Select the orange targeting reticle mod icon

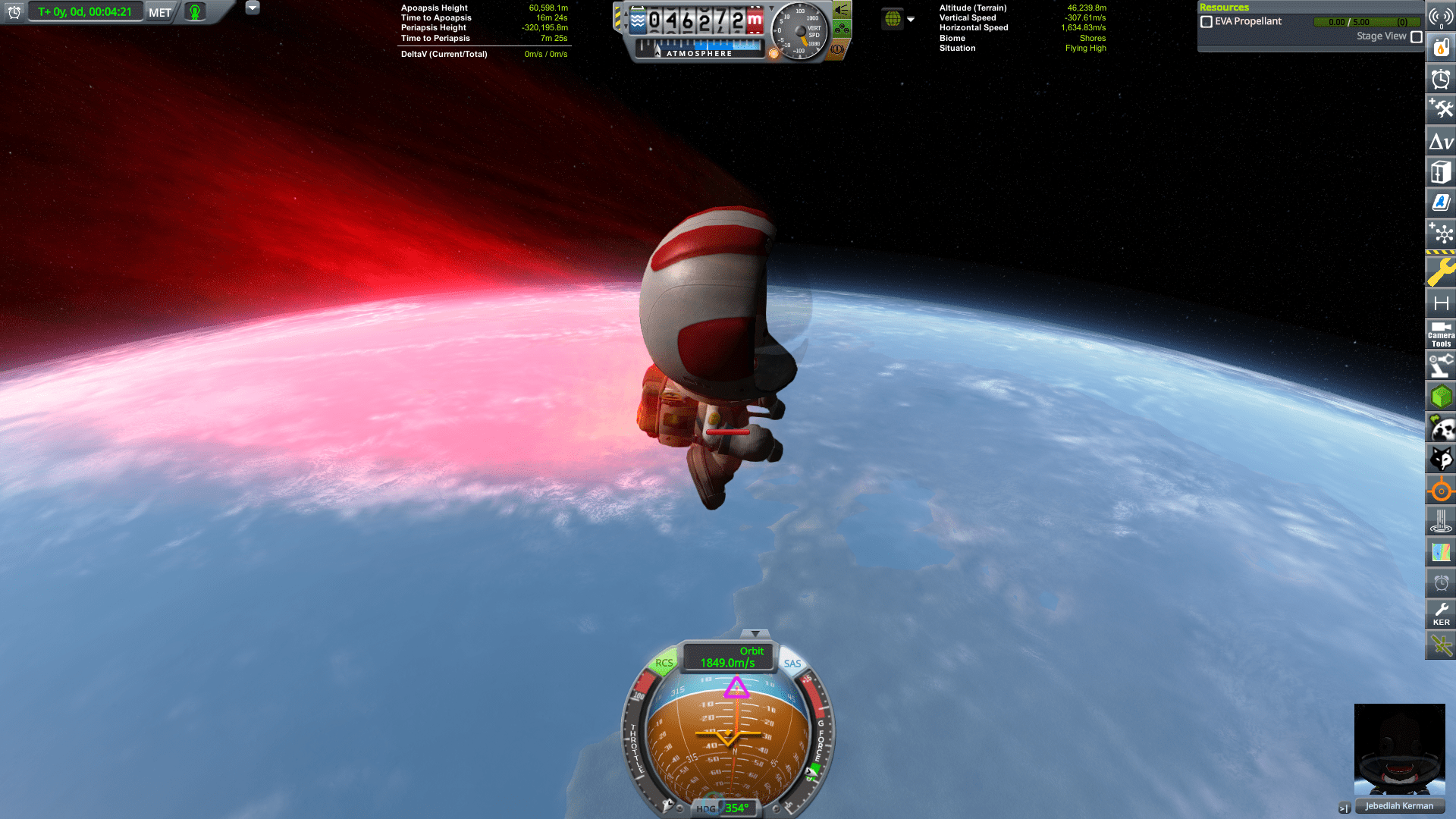click(1440, 491)
